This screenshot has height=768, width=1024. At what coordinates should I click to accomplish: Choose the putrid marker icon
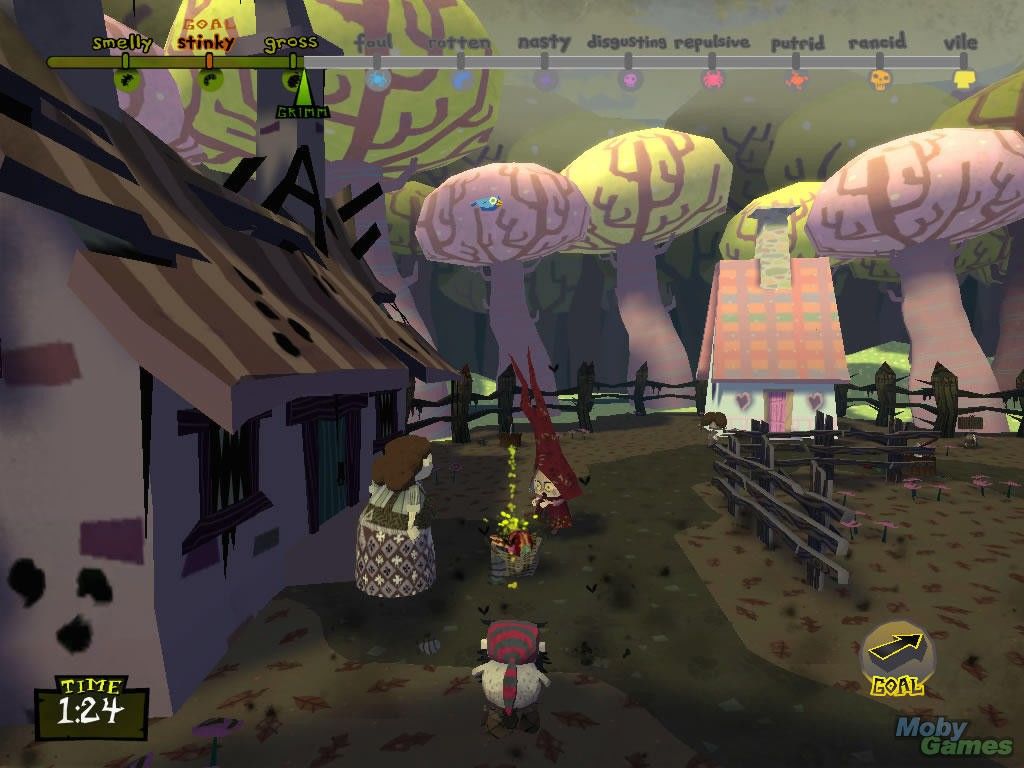click(x=797, y=80)
